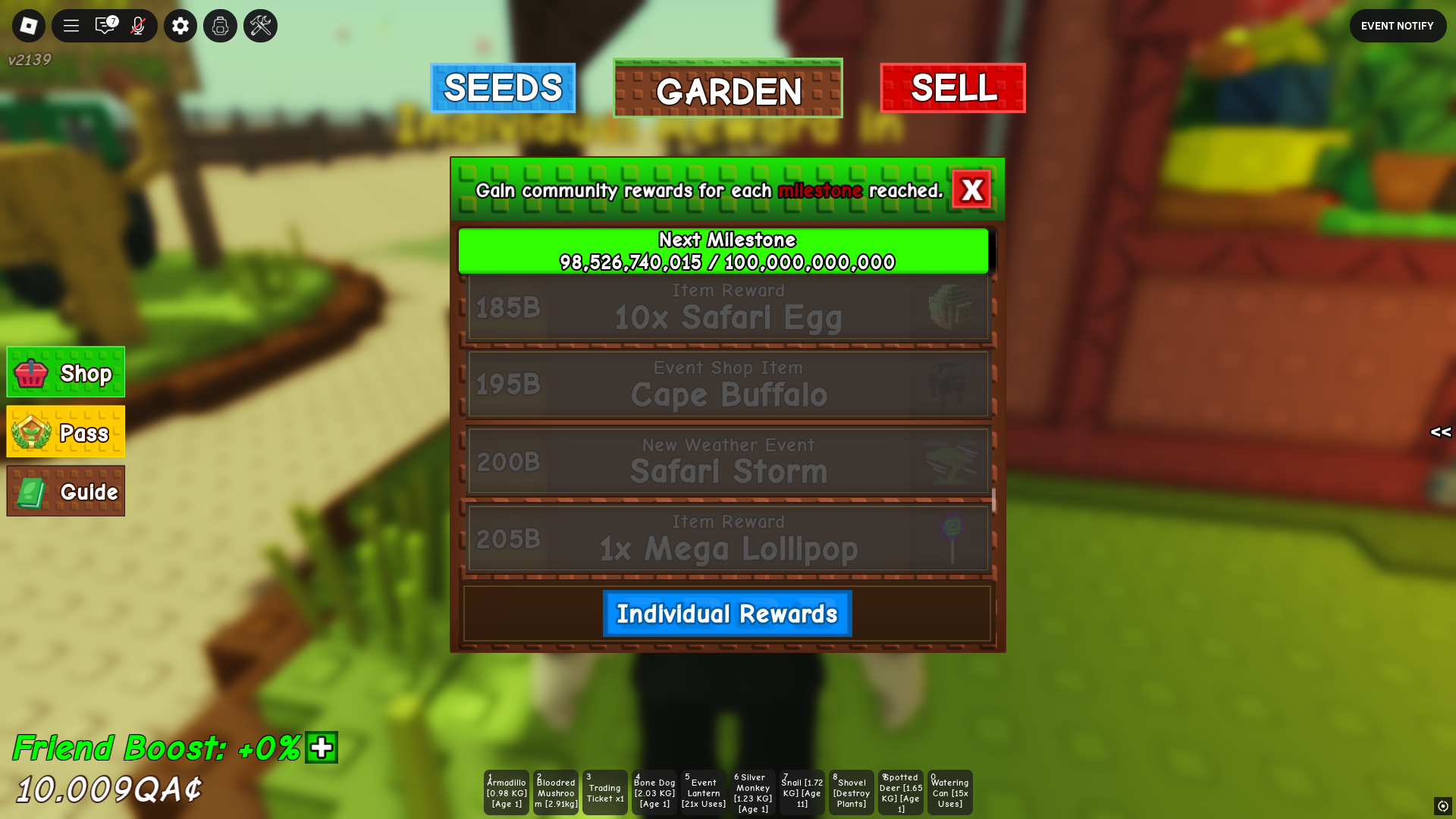Close the milestone rewards panel

tap(972, 190)
